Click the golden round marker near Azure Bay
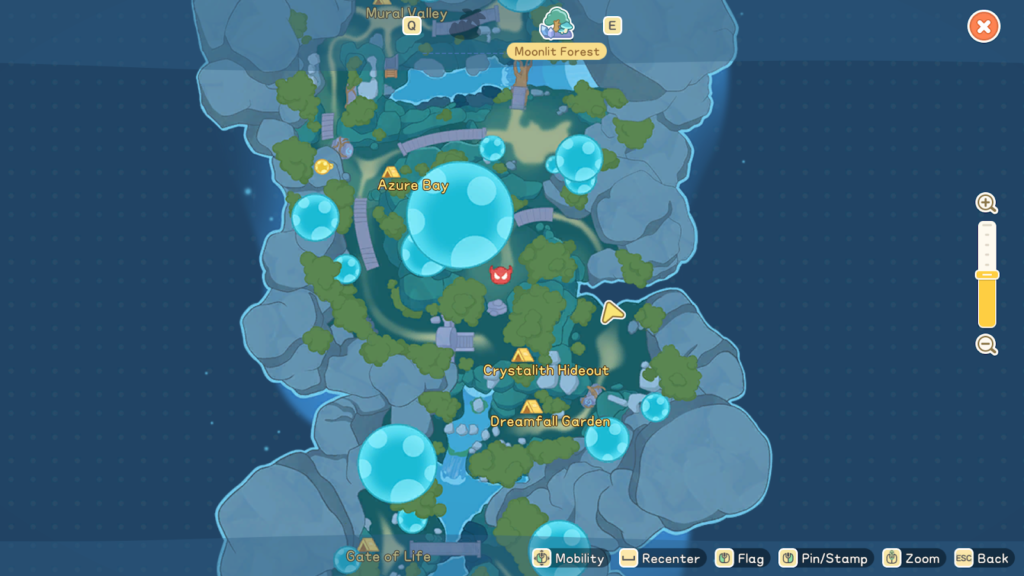 pyautogui.click(x=323, y=167)
